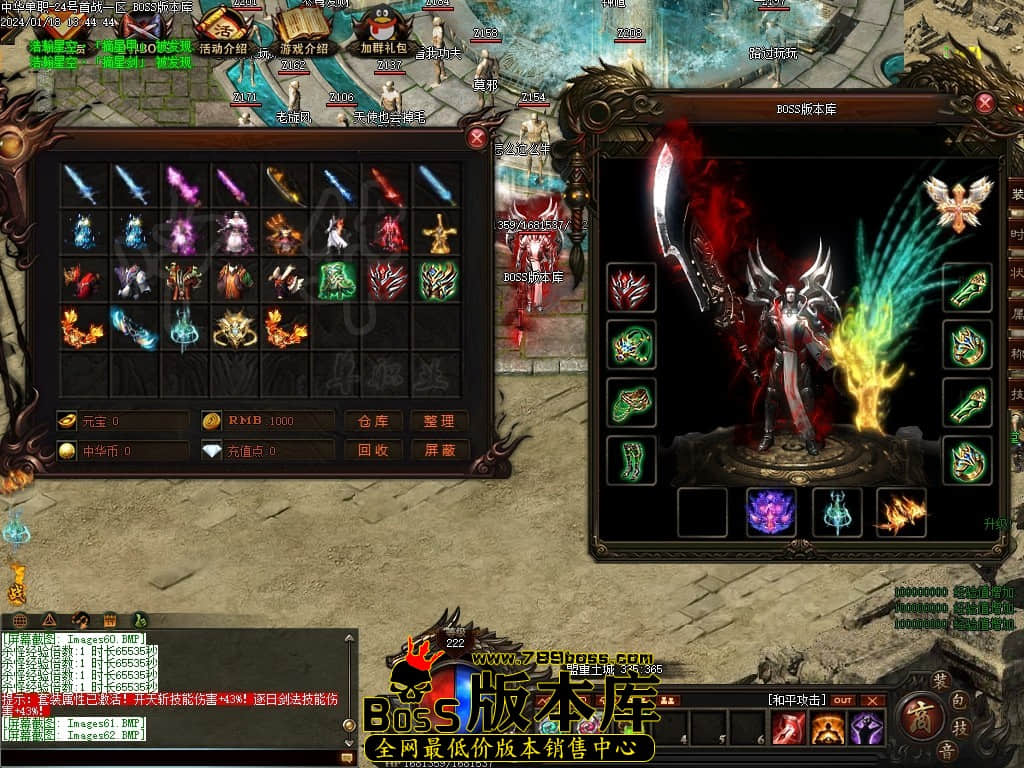Close the inventory bag window

click(x=478, y=139)
